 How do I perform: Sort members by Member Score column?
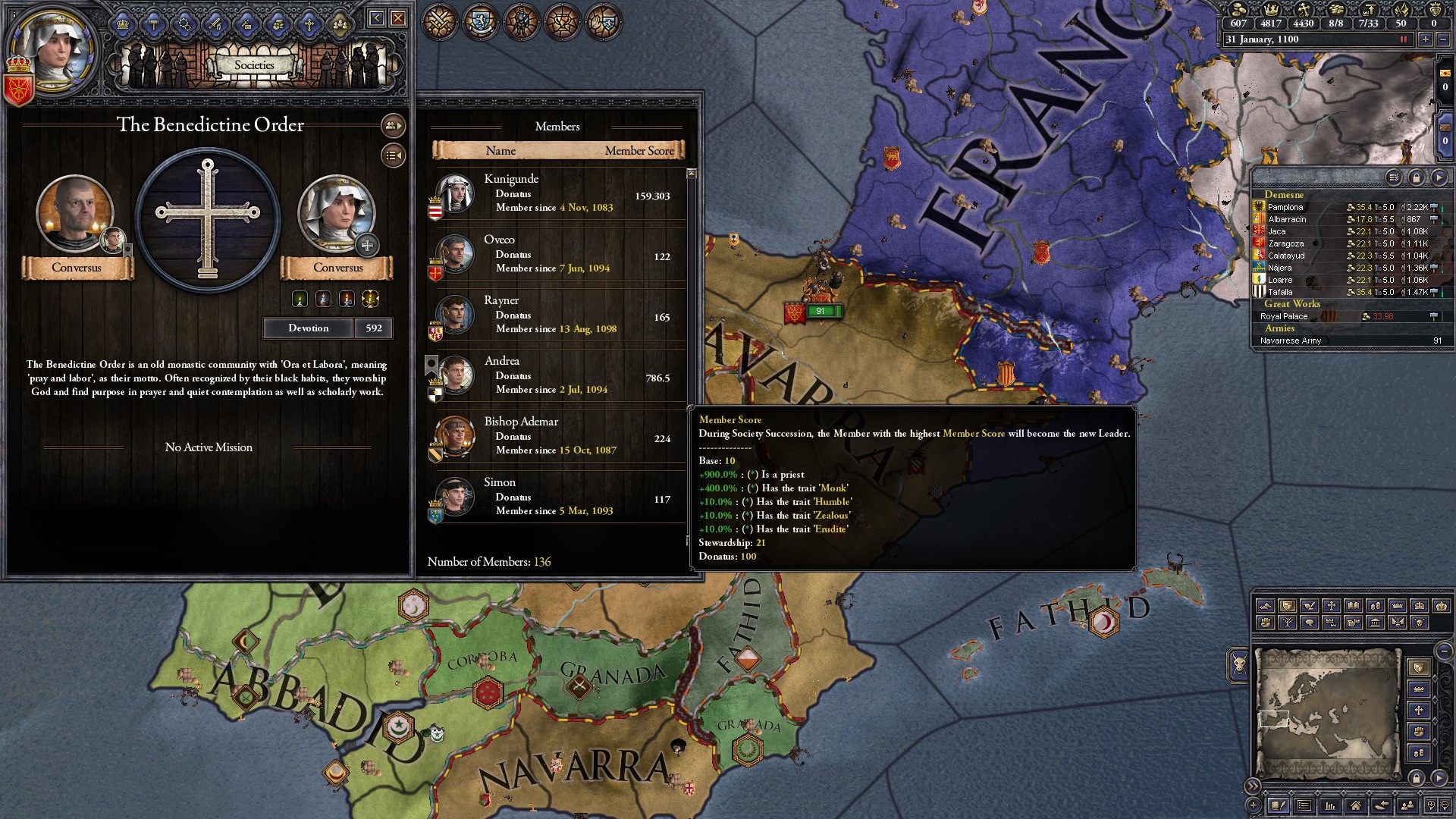coord(639,151)
